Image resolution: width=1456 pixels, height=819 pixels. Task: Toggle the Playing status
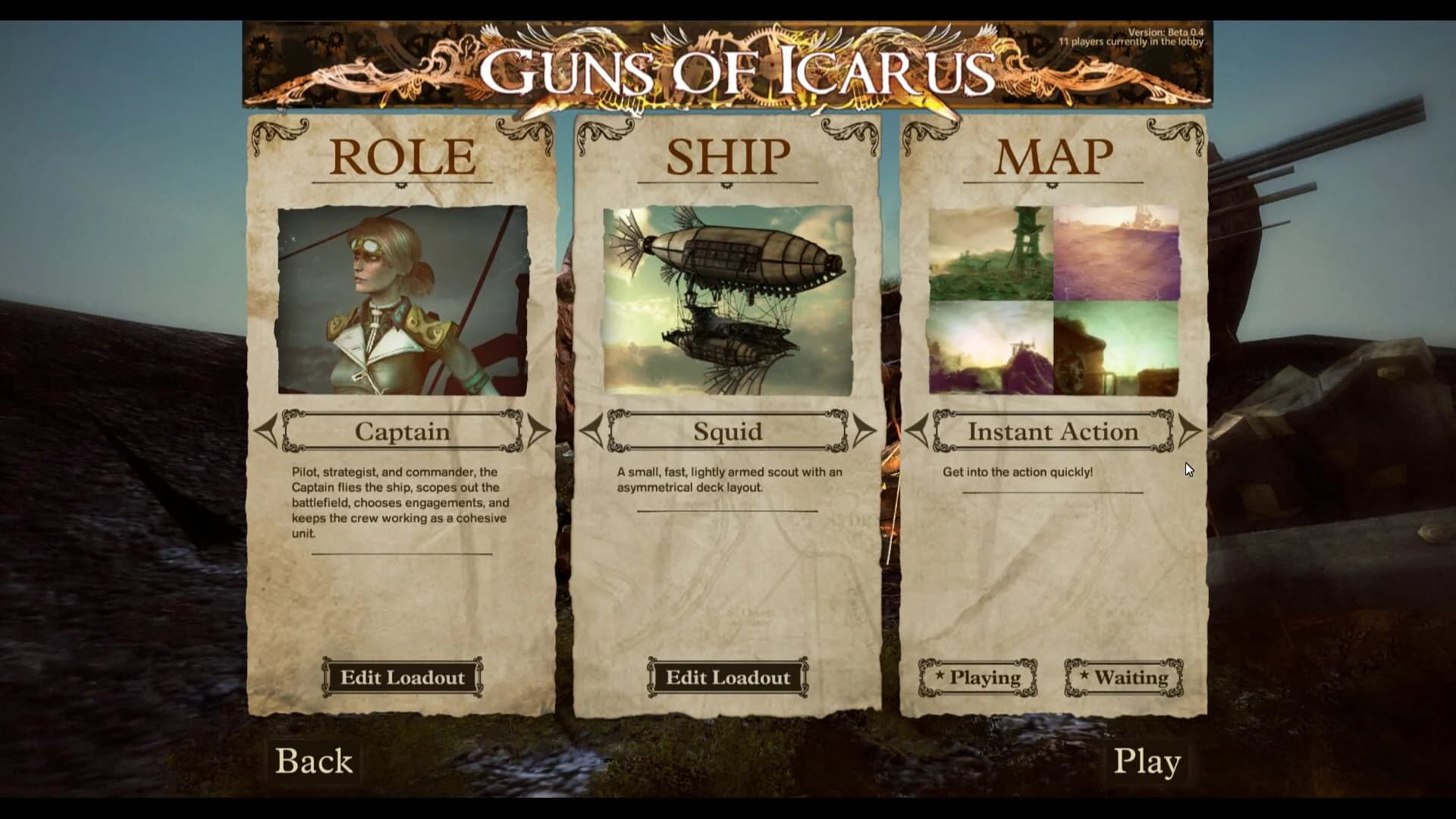[x=978, y=677]
